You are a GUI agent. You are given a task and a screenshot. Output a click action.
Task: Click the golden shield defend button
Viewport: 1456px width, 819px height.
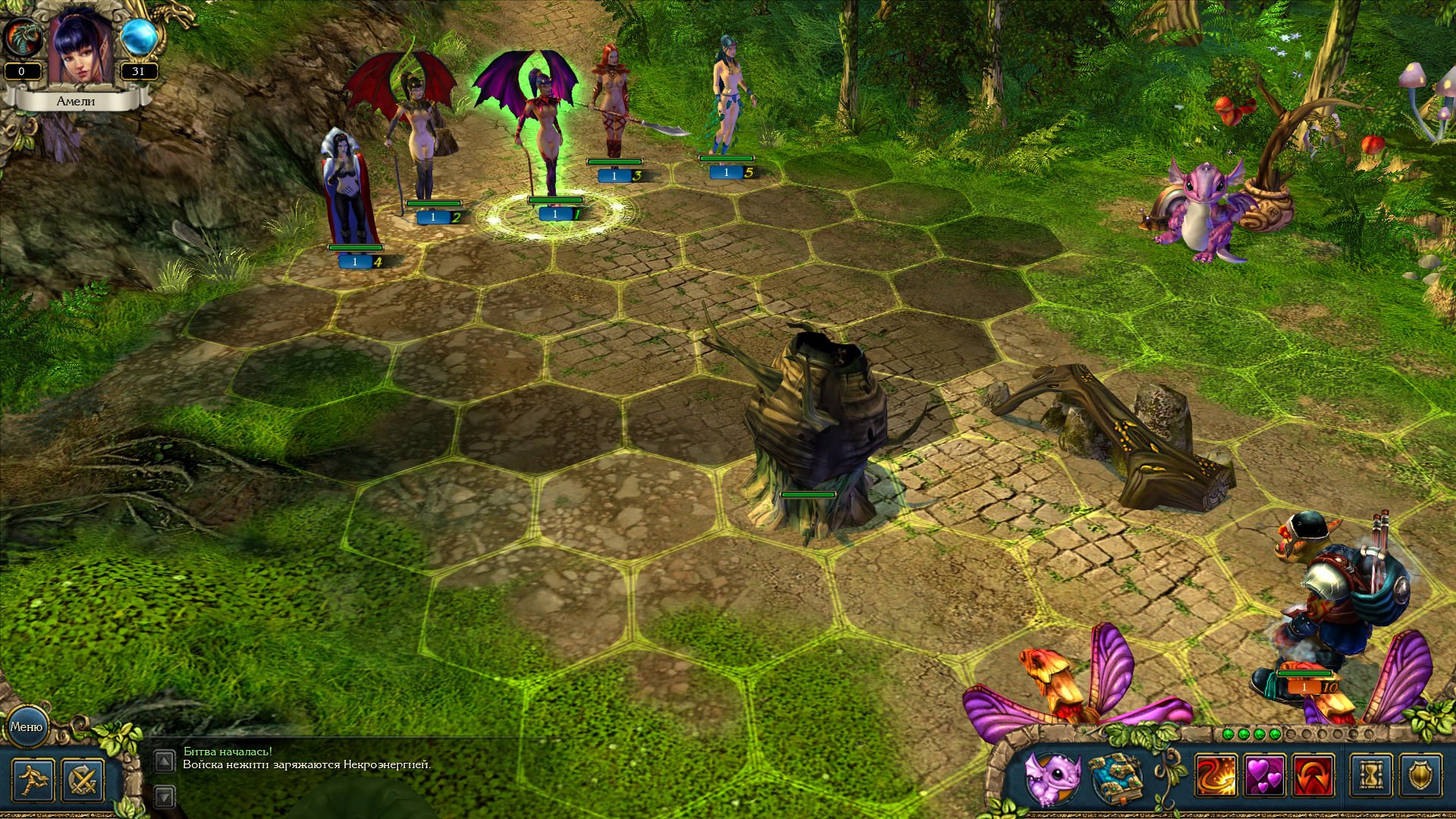pyautogui.click(x=1422, y=777)
